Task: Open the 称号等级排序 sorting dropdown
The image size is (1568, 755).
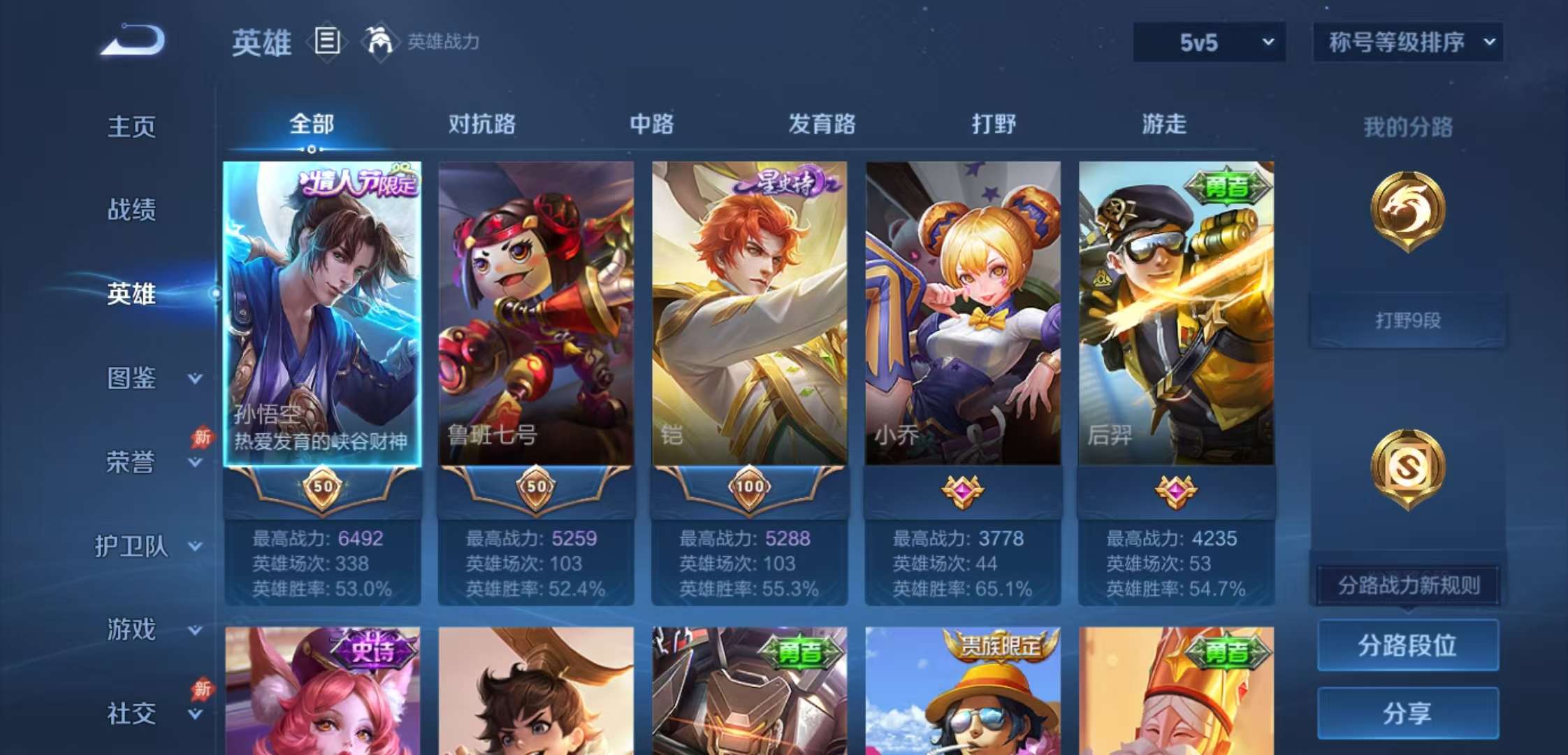Action: [1407, 42]
